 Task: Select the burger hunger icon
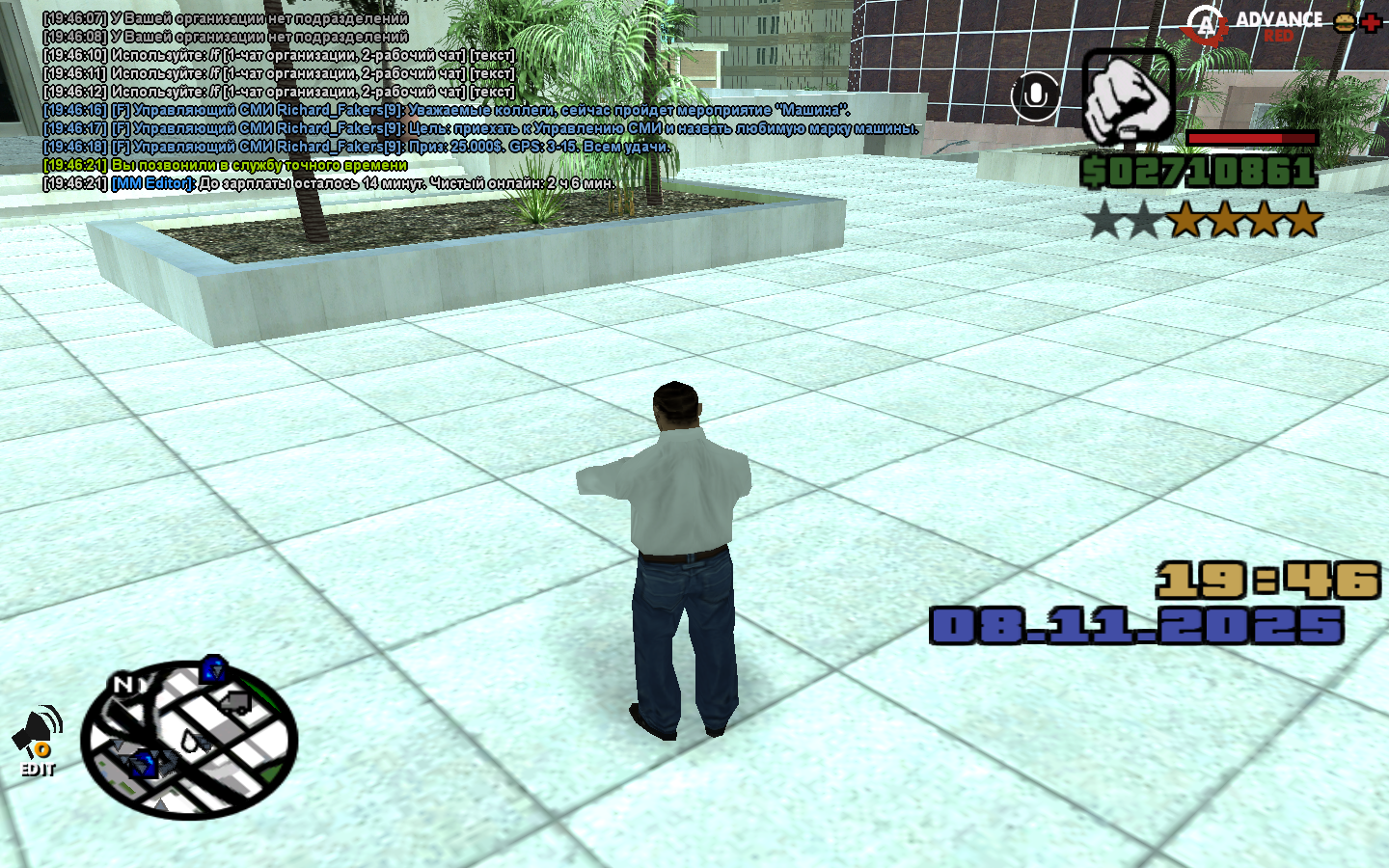click(x=1345, y=22)
